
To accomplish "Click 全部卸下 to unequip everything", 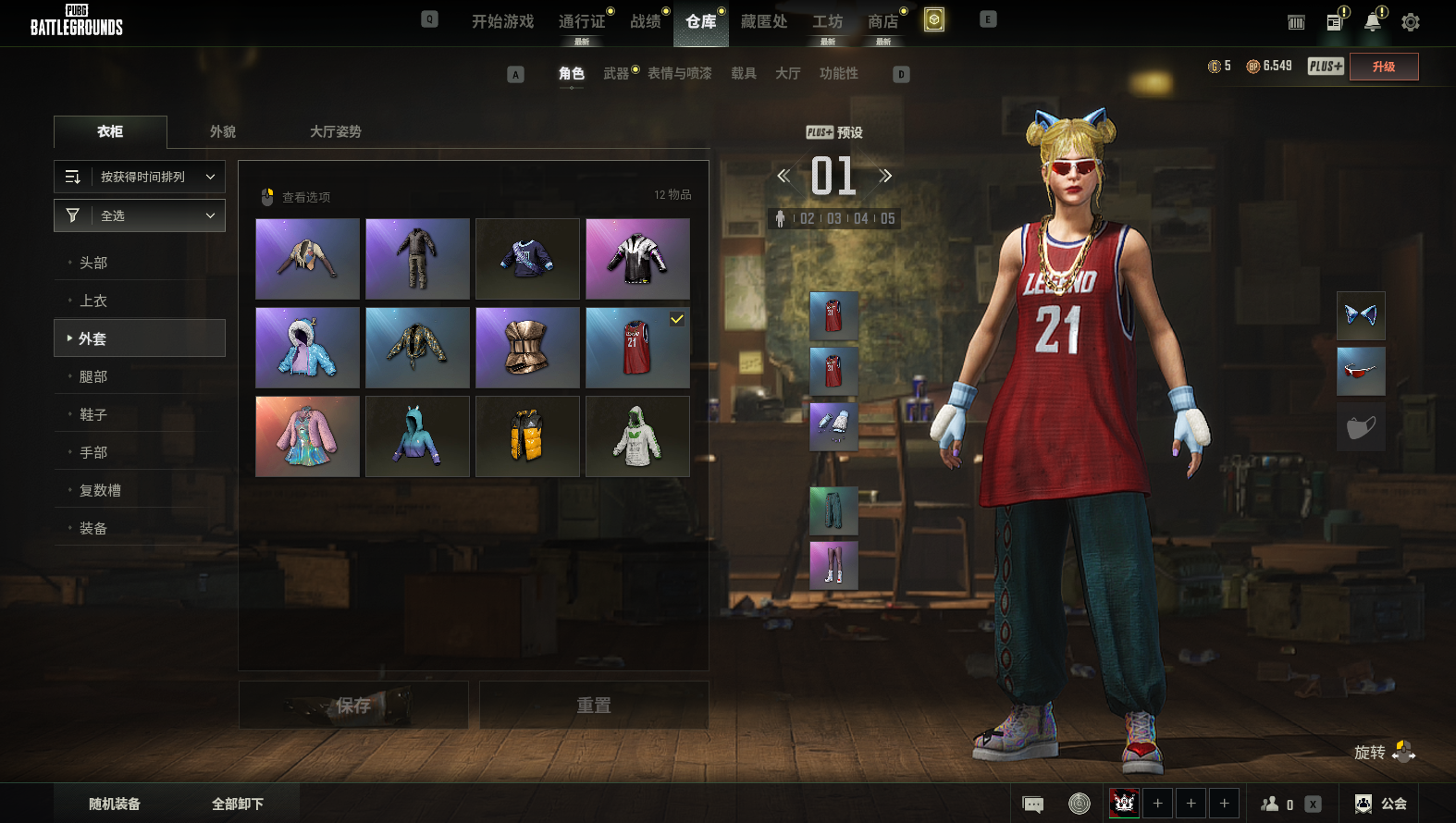I will [238, 804].
